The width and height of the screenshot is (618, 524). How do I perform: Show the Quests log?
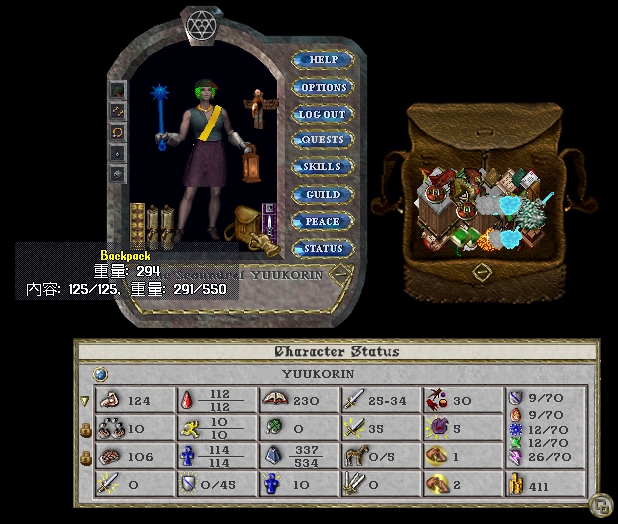pyautogui.click(x=323, y=140)
